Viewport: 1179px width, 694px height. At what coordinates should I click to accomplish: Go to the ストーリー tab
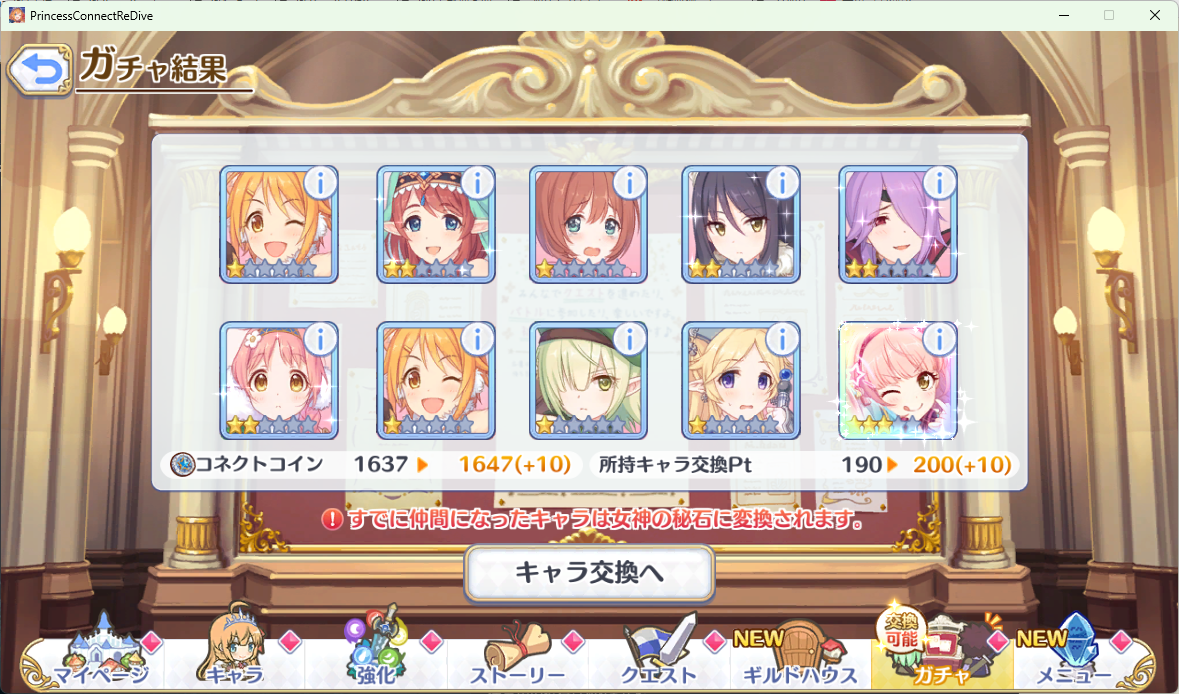click(518, 659)
